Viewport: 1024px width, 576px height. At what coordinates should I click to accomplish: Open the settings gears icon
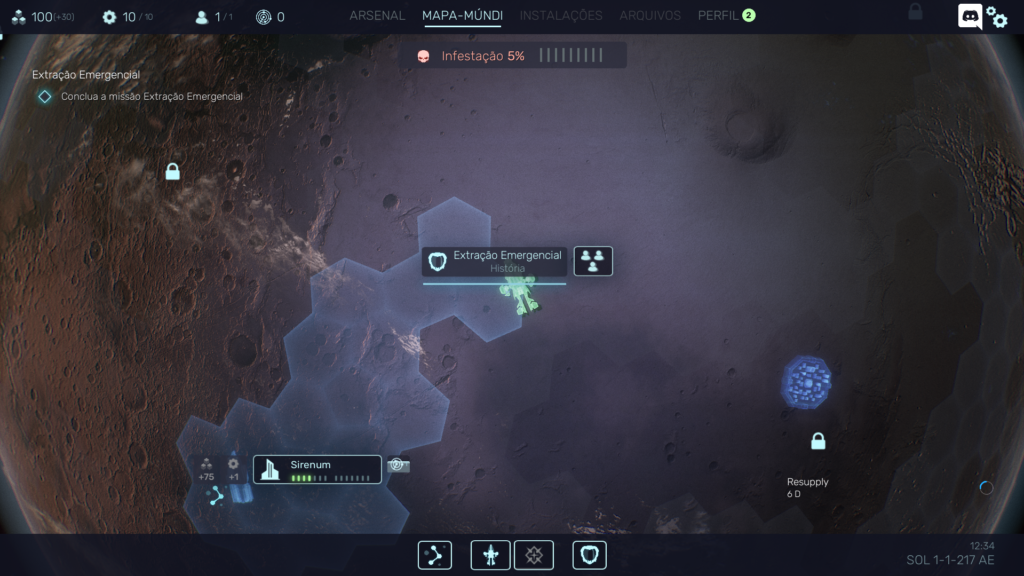[997, 16]
